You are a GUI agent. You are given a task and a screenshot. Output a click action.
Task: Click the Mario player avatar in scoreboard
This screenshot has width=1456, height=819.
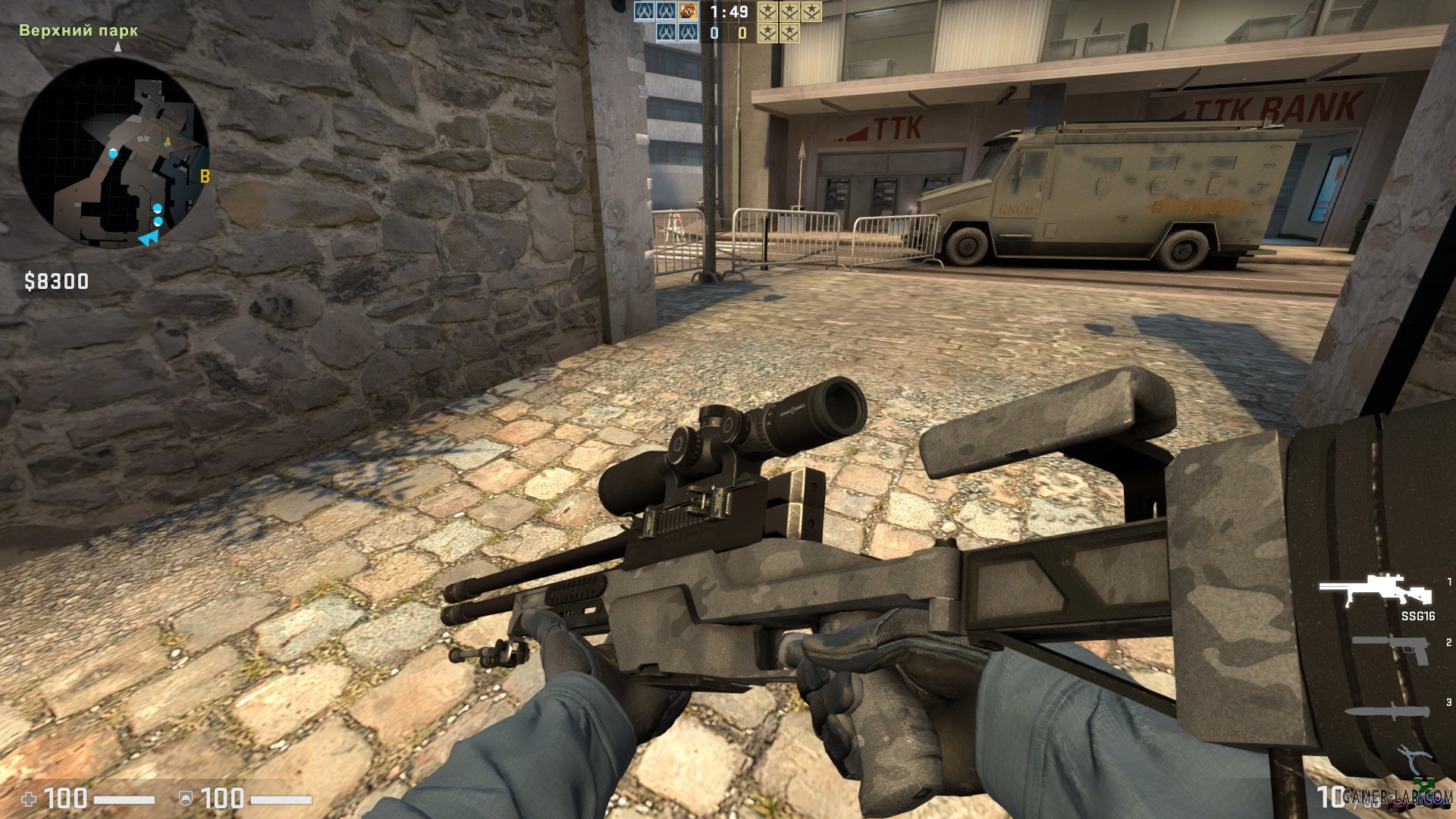[x=688, y=12]
